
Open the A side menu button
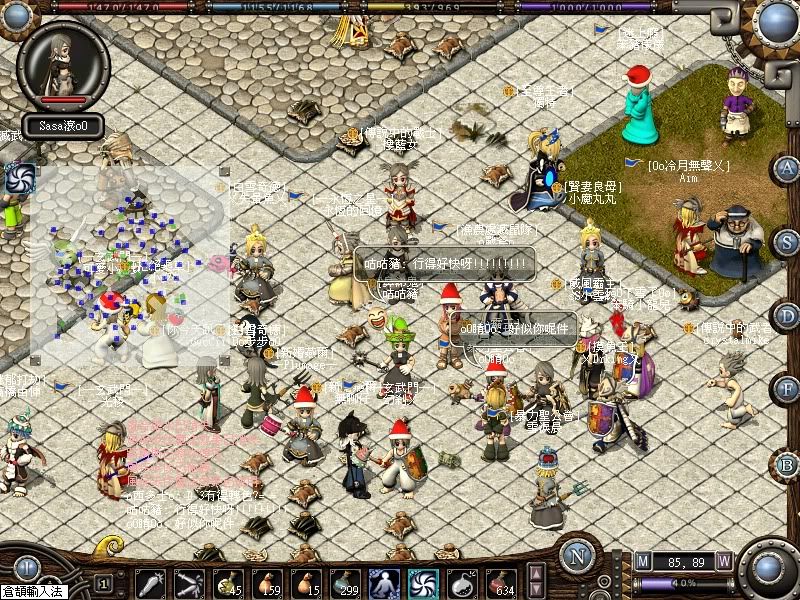coord(787,168)
